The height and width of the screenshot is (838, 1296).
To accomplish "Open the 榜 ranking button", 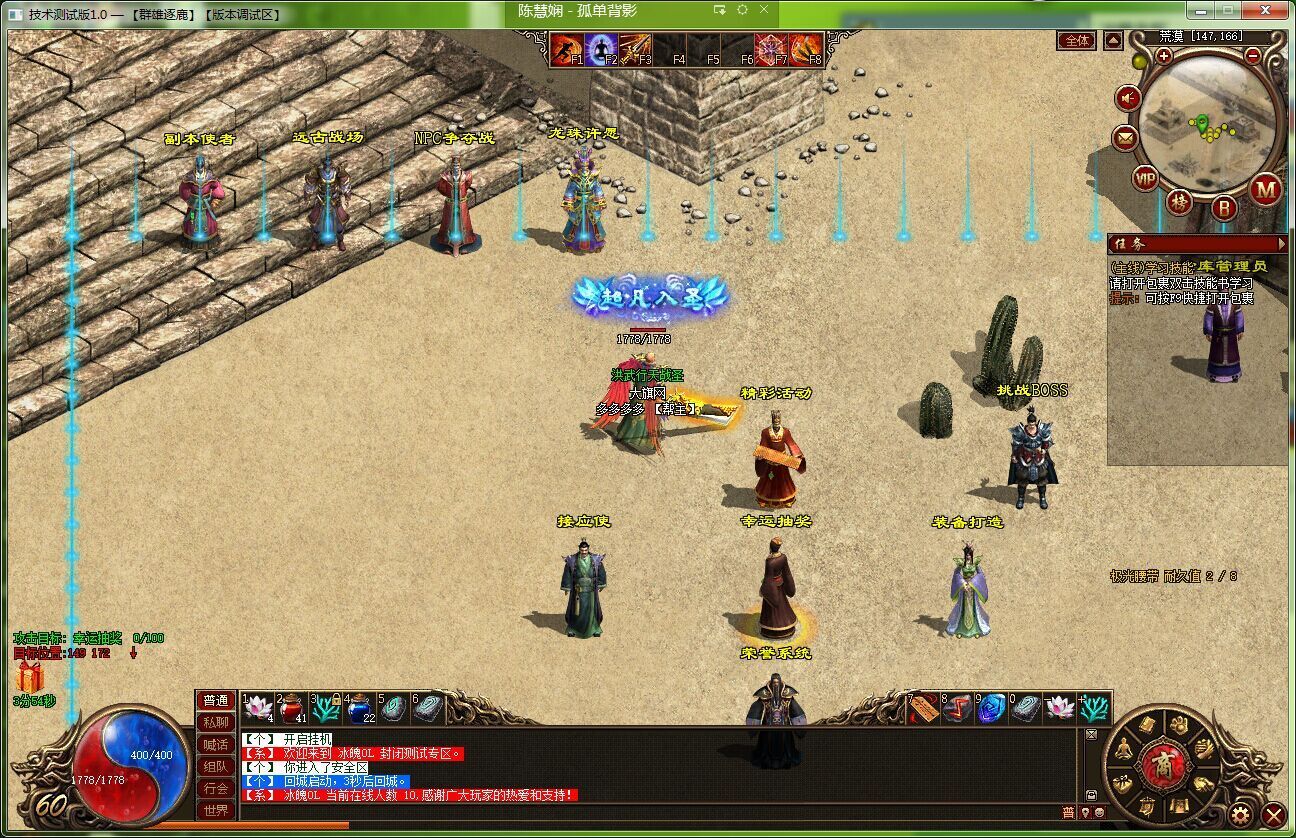I will [1181, 203].
